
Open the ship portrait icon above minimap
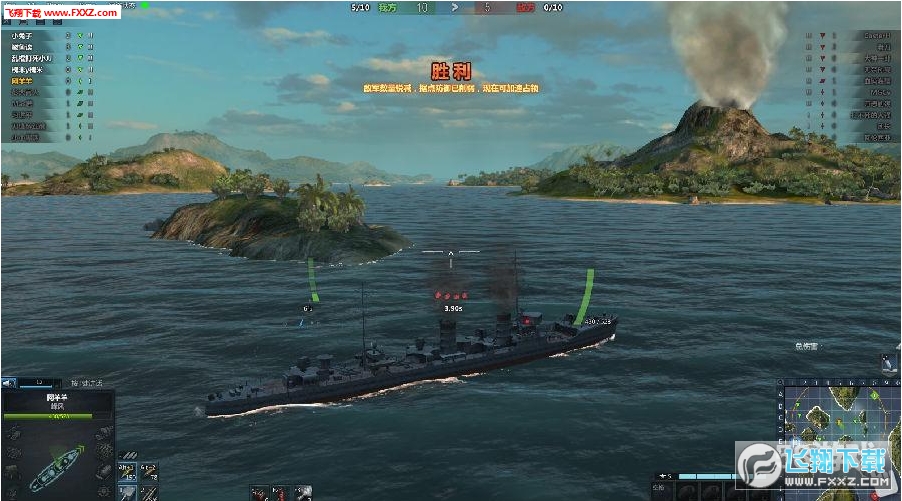(888, 362)
